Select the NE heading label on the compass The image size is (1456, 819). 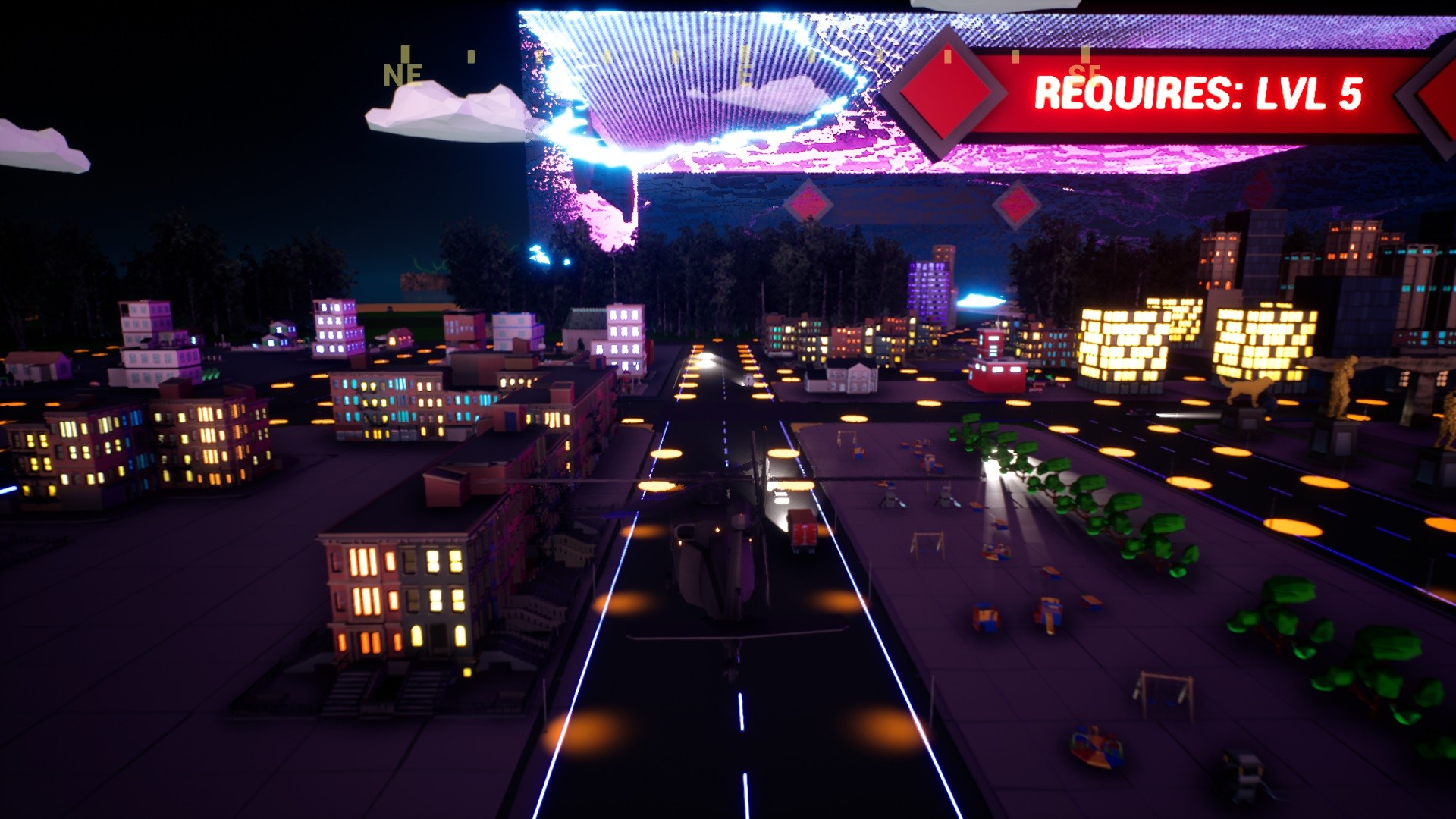[x=402, y=74]
